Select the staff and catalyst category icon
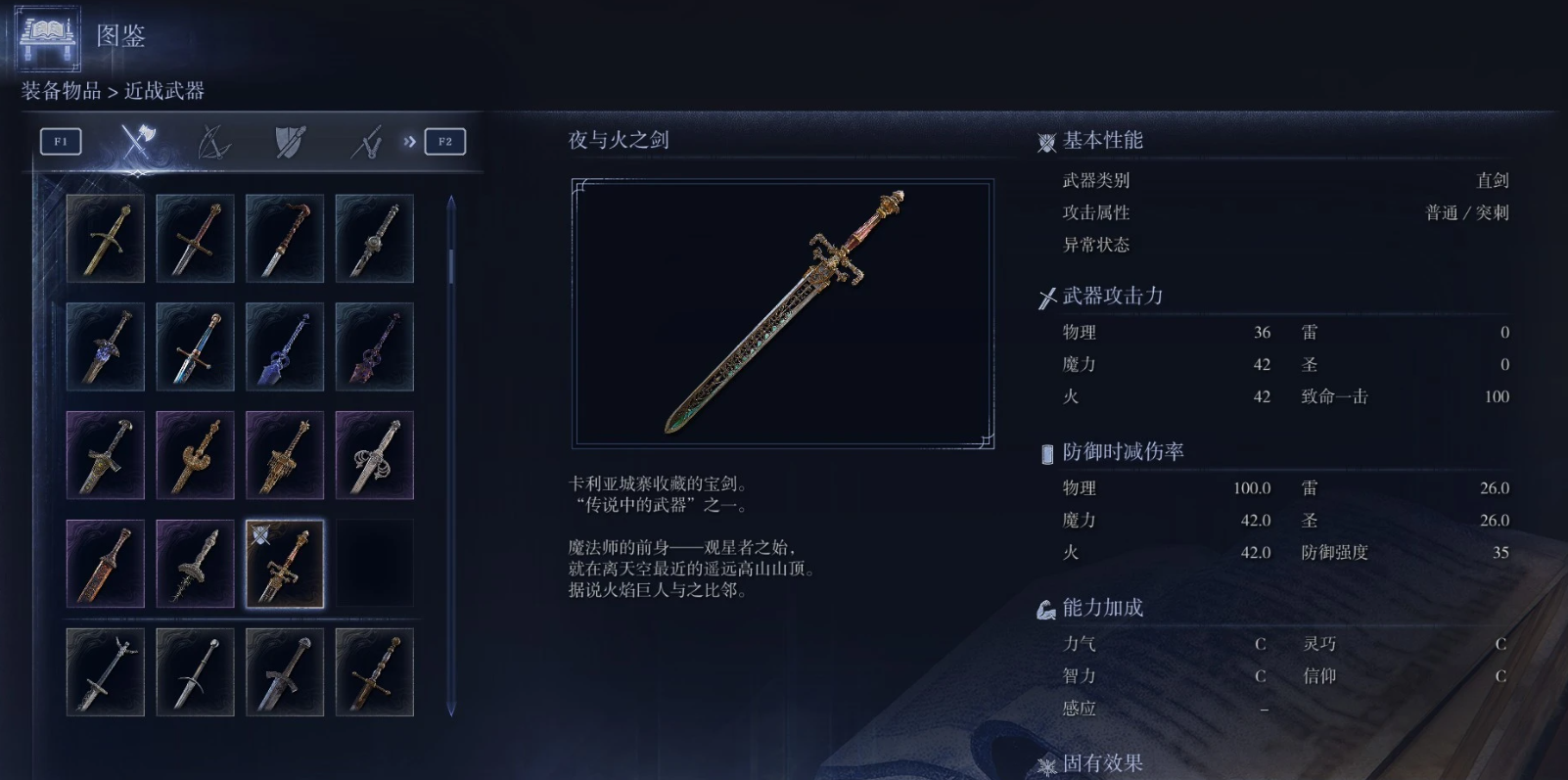 click(x=366, y=141)
